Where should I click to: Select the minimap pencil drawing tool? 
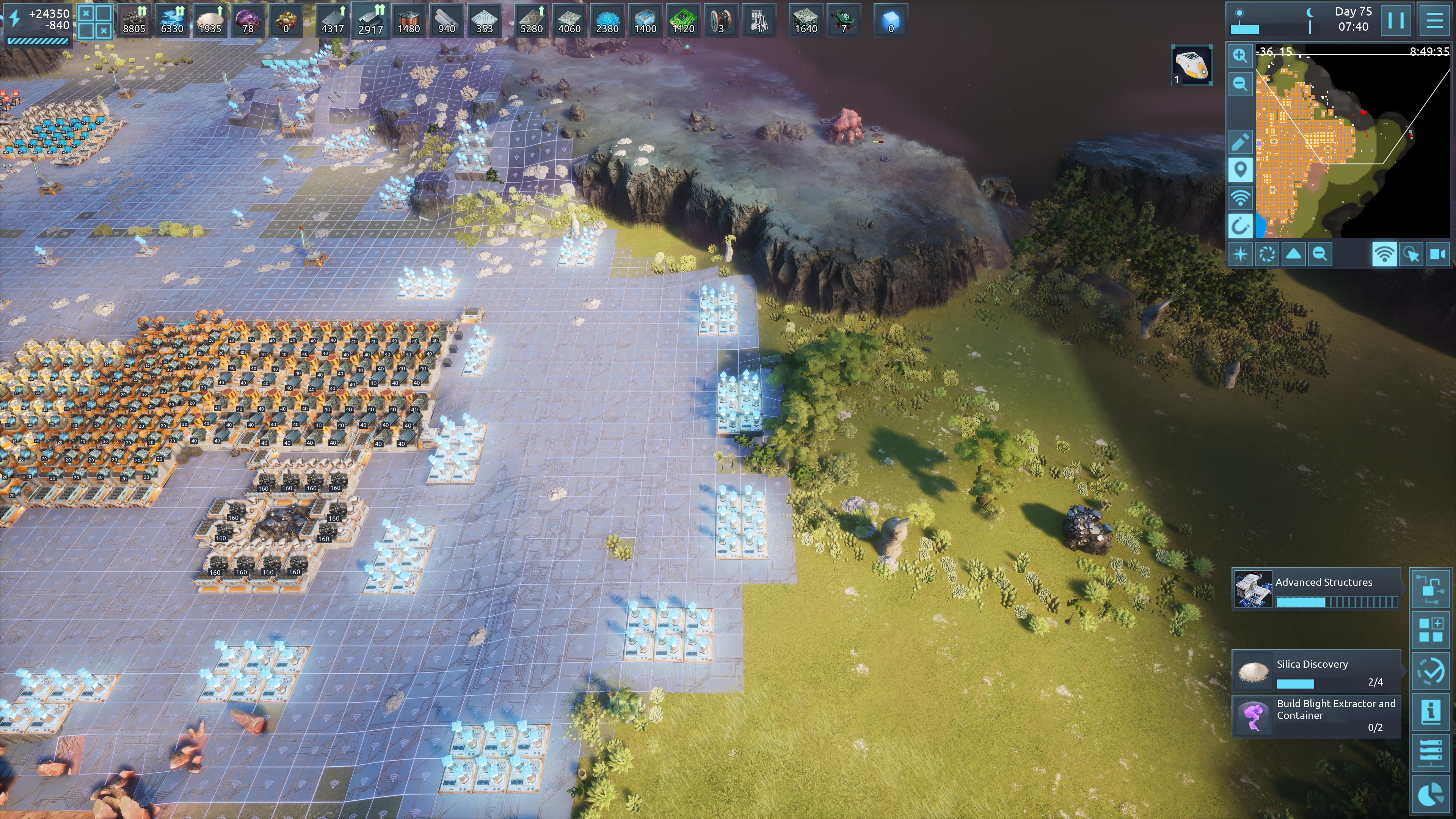point(1240,142)
